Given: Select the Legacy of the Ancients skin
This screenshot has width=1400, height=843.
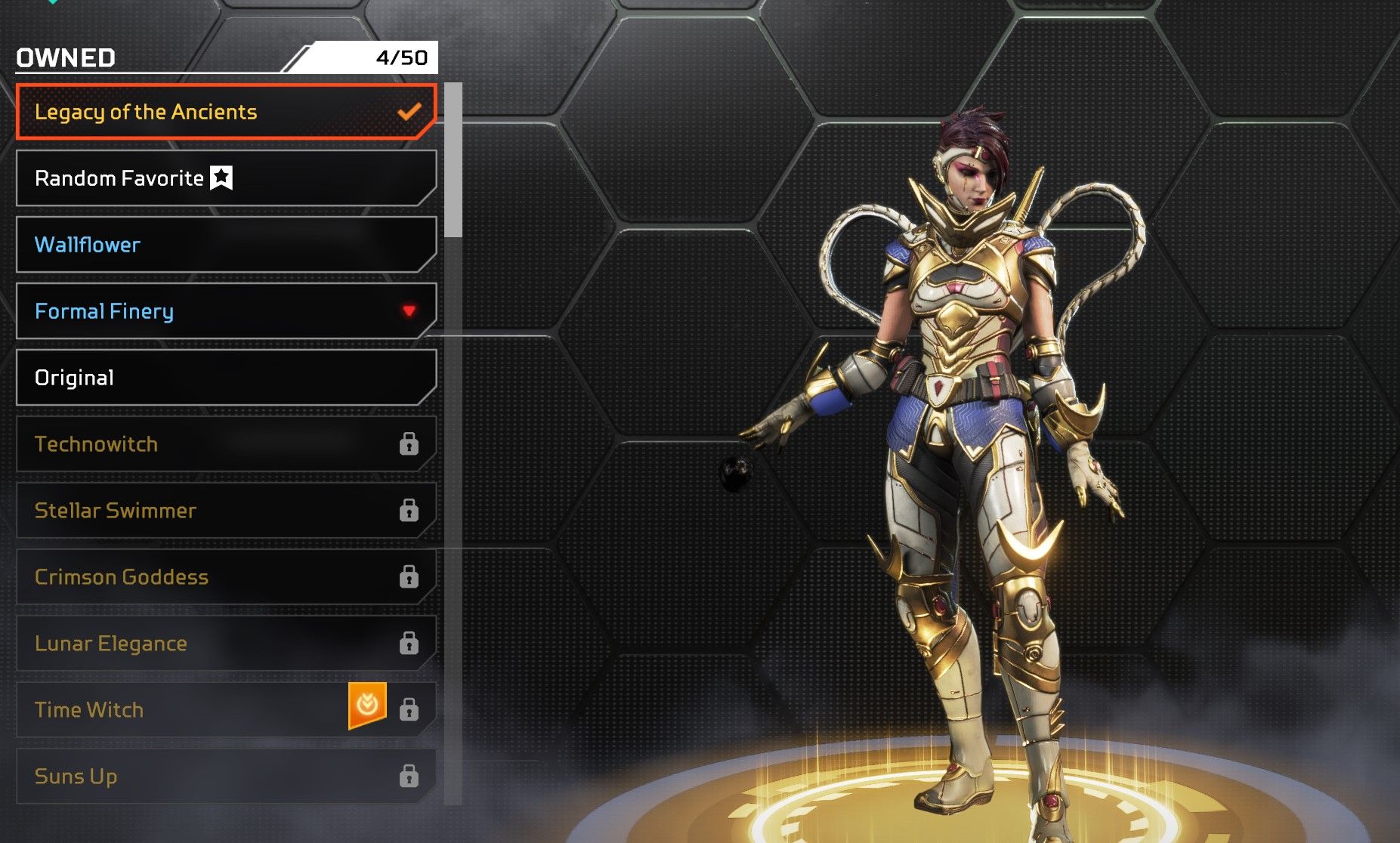Looking at the screenshot, I should (x=225, y=112).
